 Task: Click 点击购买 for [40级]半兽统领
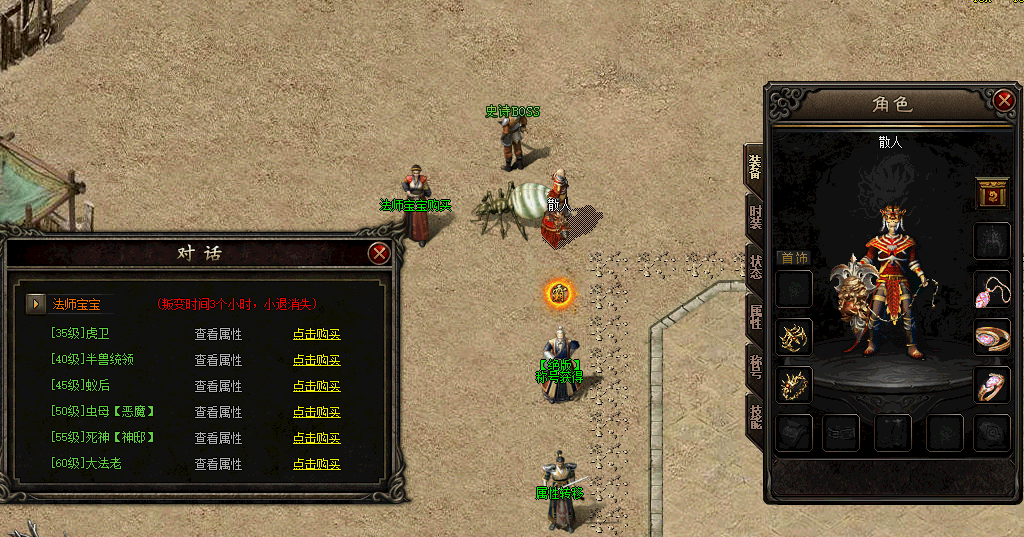click(316, 360)
